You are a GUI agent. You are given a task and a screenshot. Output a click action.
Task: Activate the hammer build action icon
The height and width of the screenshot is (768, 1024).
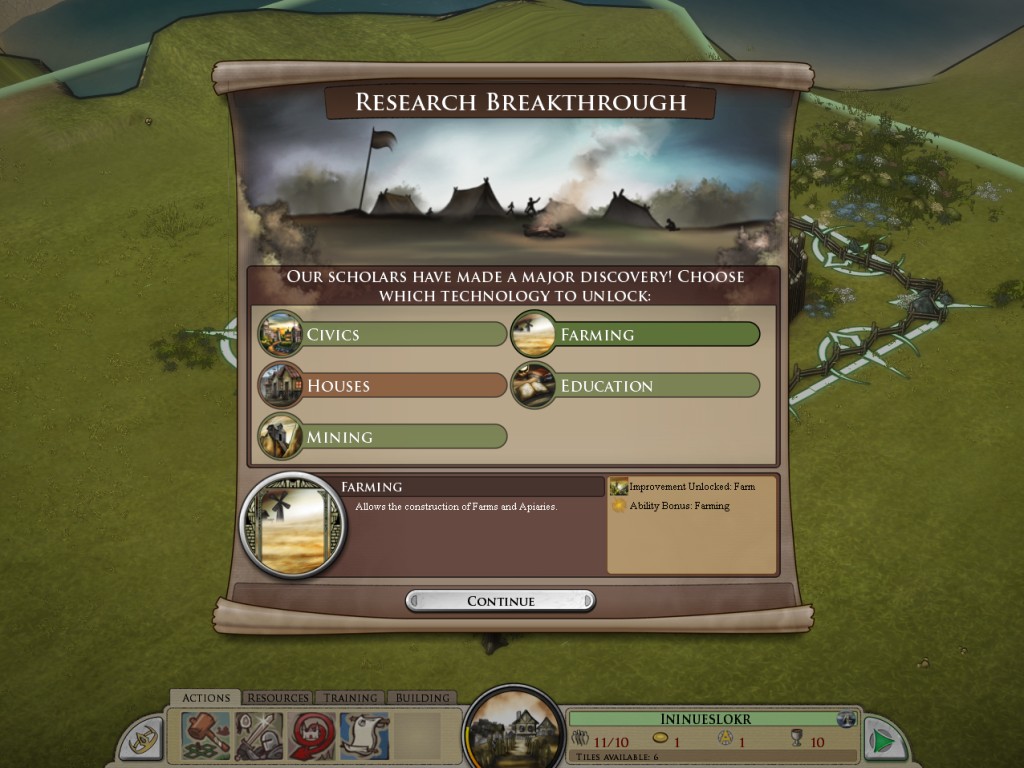(x=206, y=737)
